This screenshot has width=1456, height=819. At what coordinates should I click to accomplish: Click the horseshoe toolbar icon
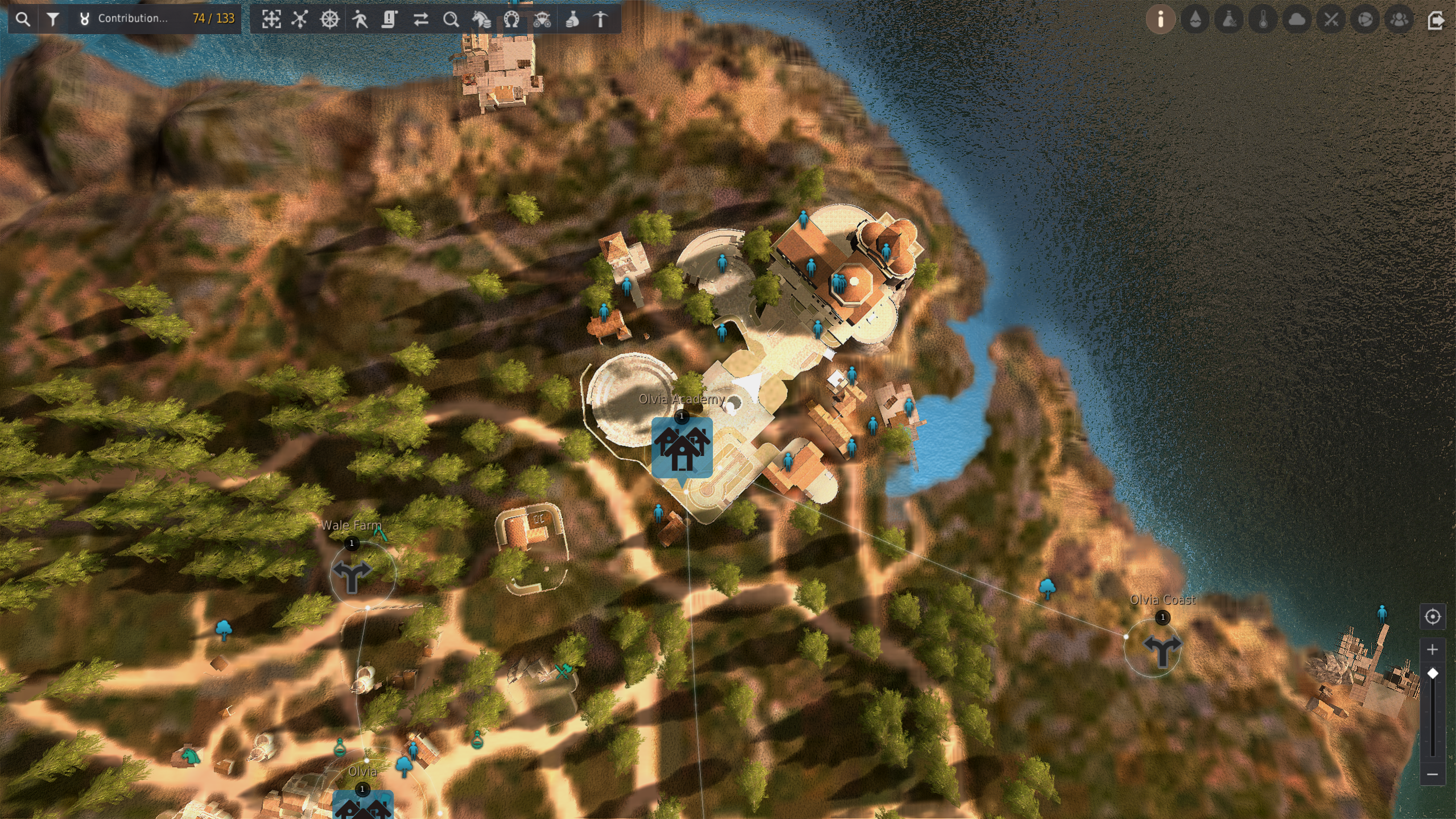point(511,19)
